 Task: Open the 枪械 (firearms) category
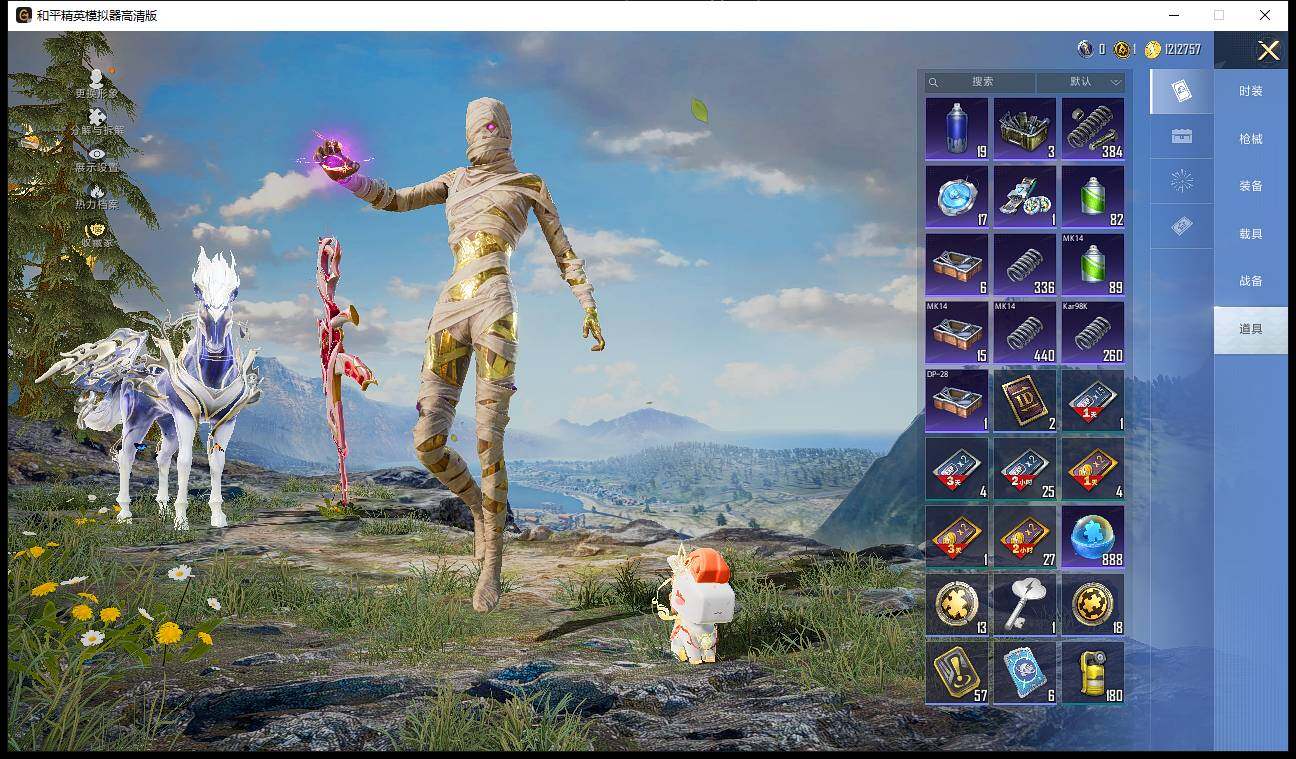point(1250,139)
